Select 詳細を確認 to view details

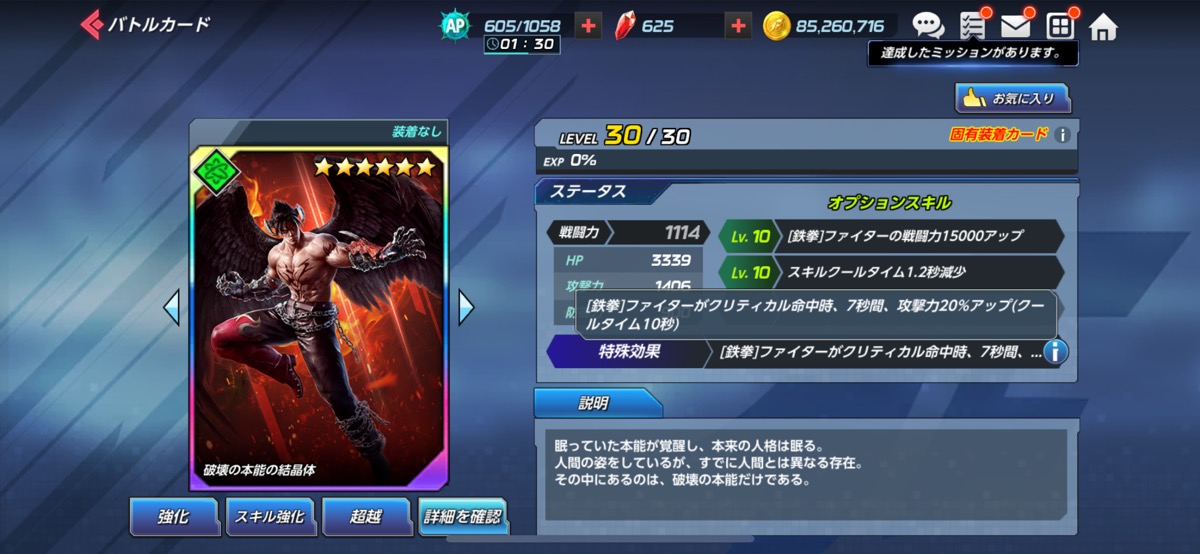[x=462, y=517]
